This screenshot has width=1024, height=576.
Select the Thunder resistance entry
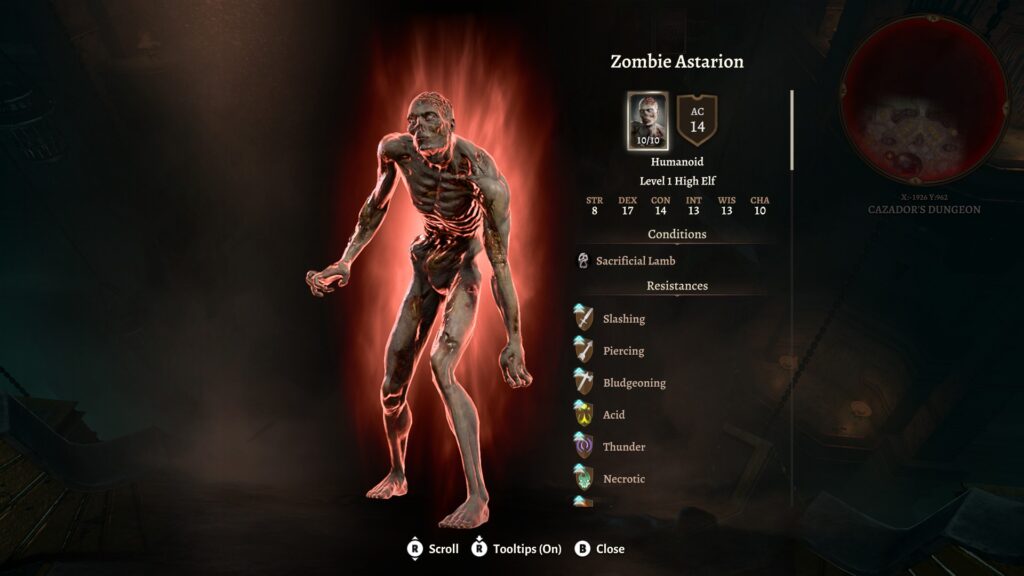[623, 447]
